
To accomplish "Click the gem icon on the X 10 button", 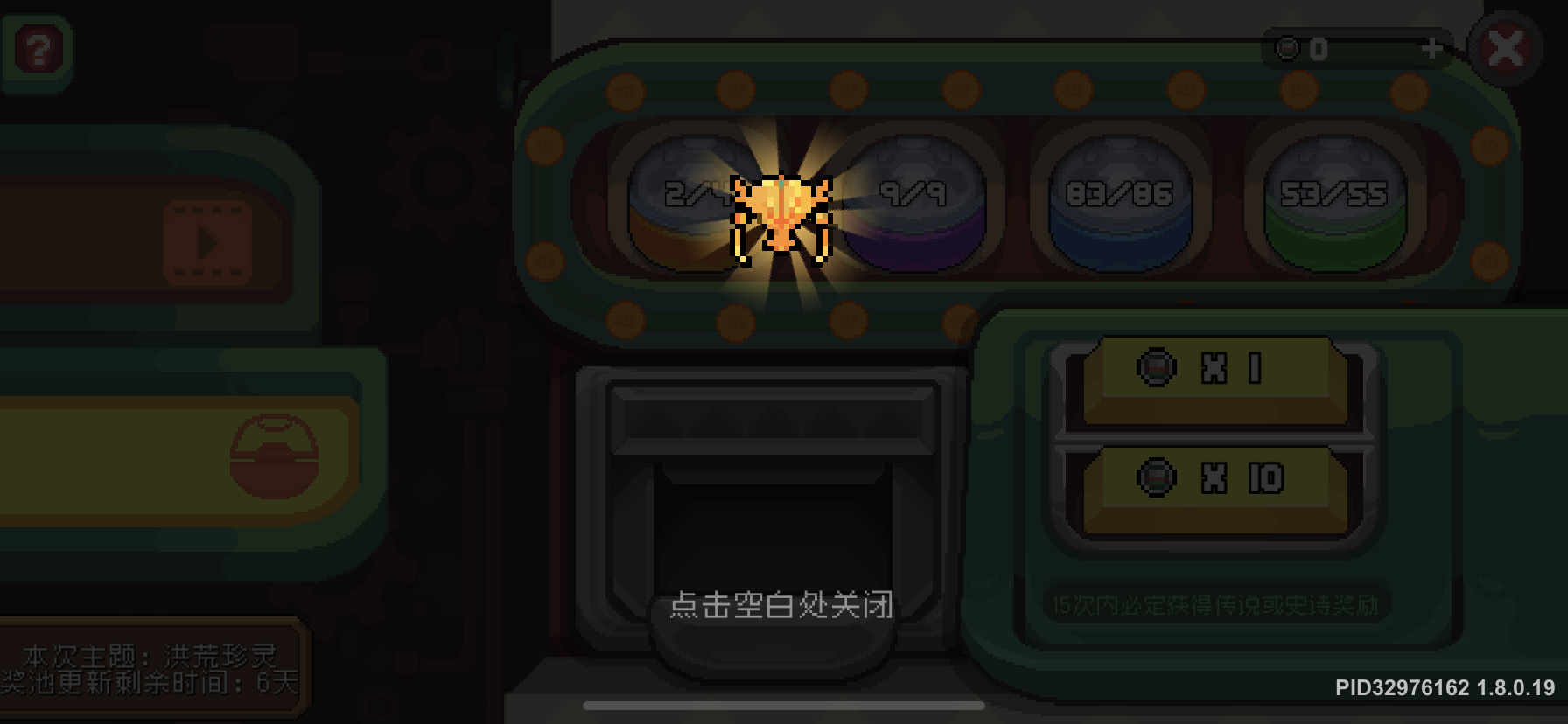I will click(1157, 477).
